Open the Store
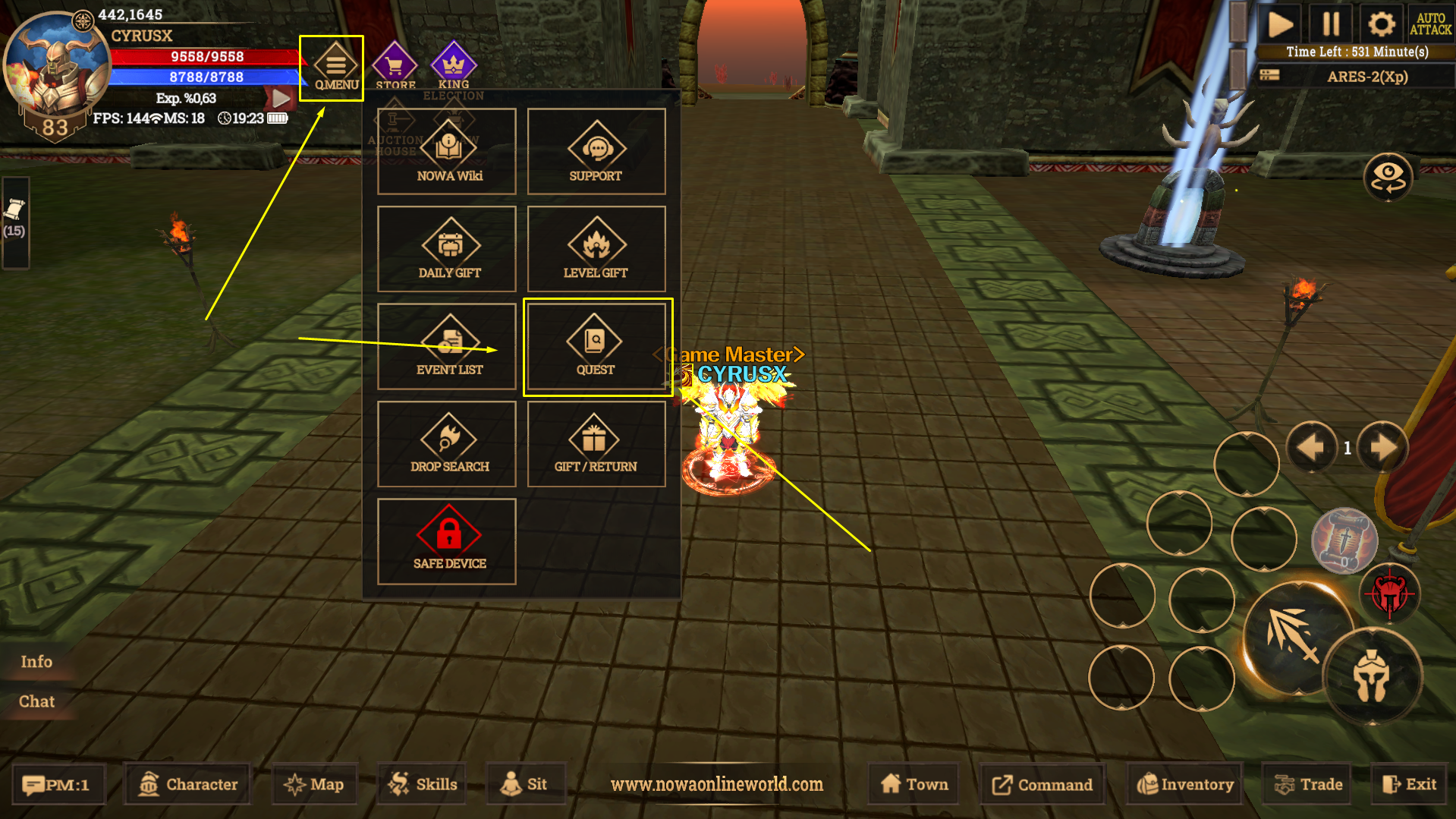This screenshot has height=819, width=1456. 395,66
